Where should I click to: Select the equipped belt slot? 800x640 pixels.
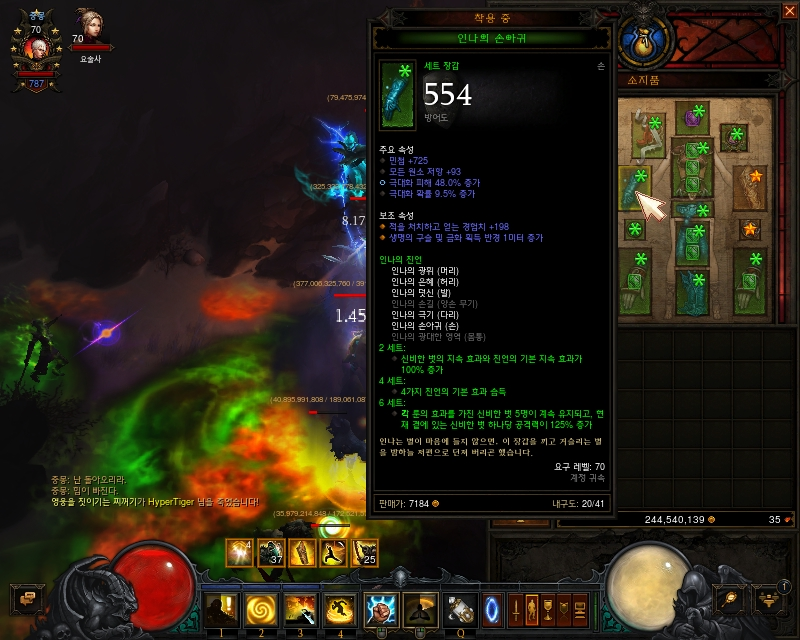(690, 208)
